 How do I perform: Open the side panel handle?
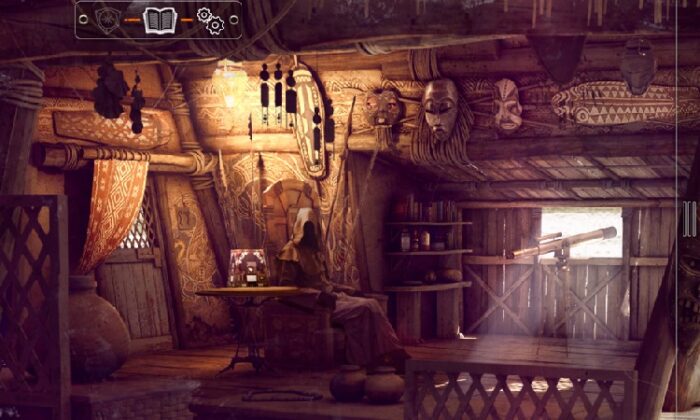click(689, 218)
